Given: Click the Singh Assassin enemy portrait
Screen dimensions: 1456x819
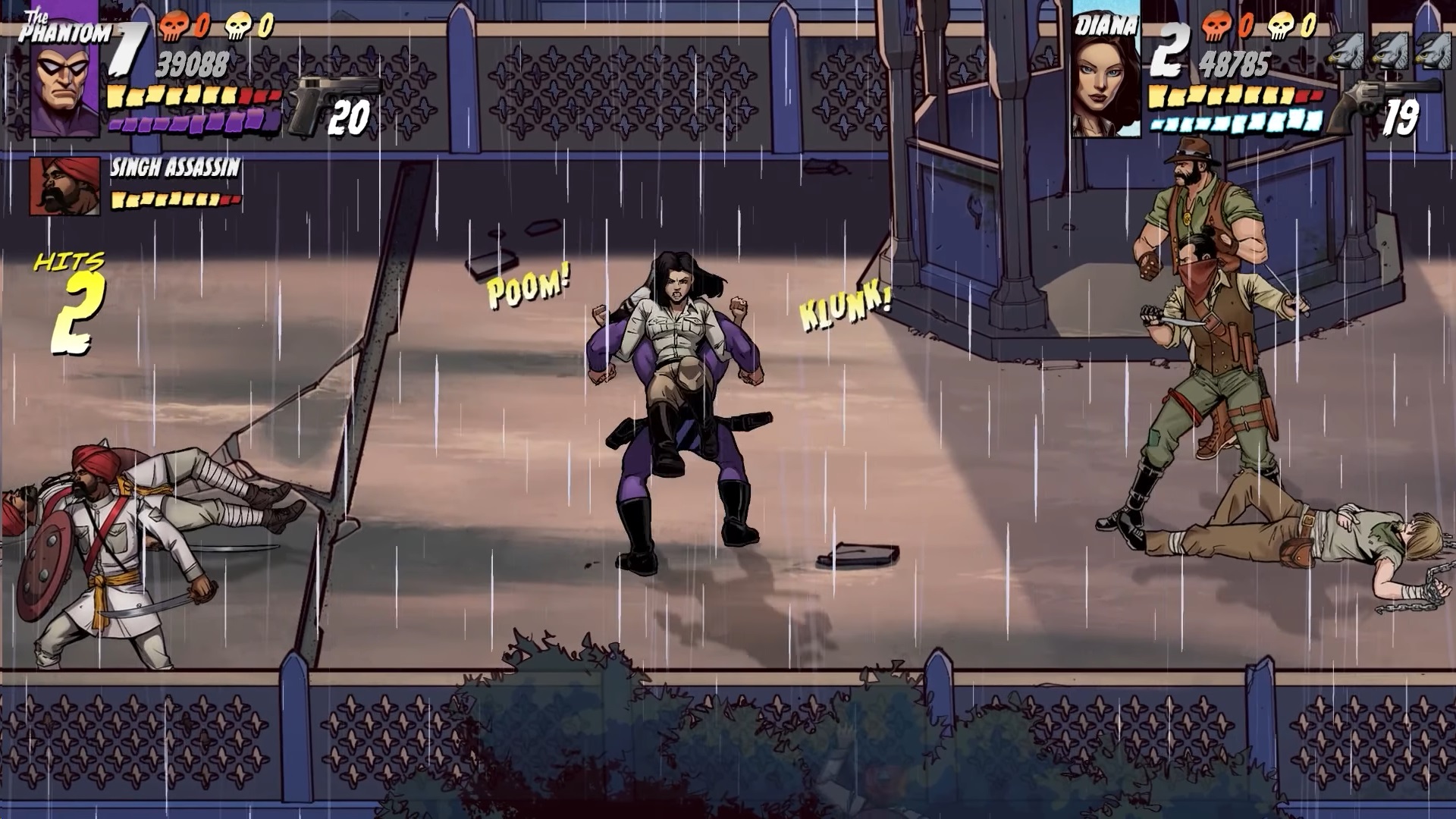Looking at the screenshot, I should 64,186.
